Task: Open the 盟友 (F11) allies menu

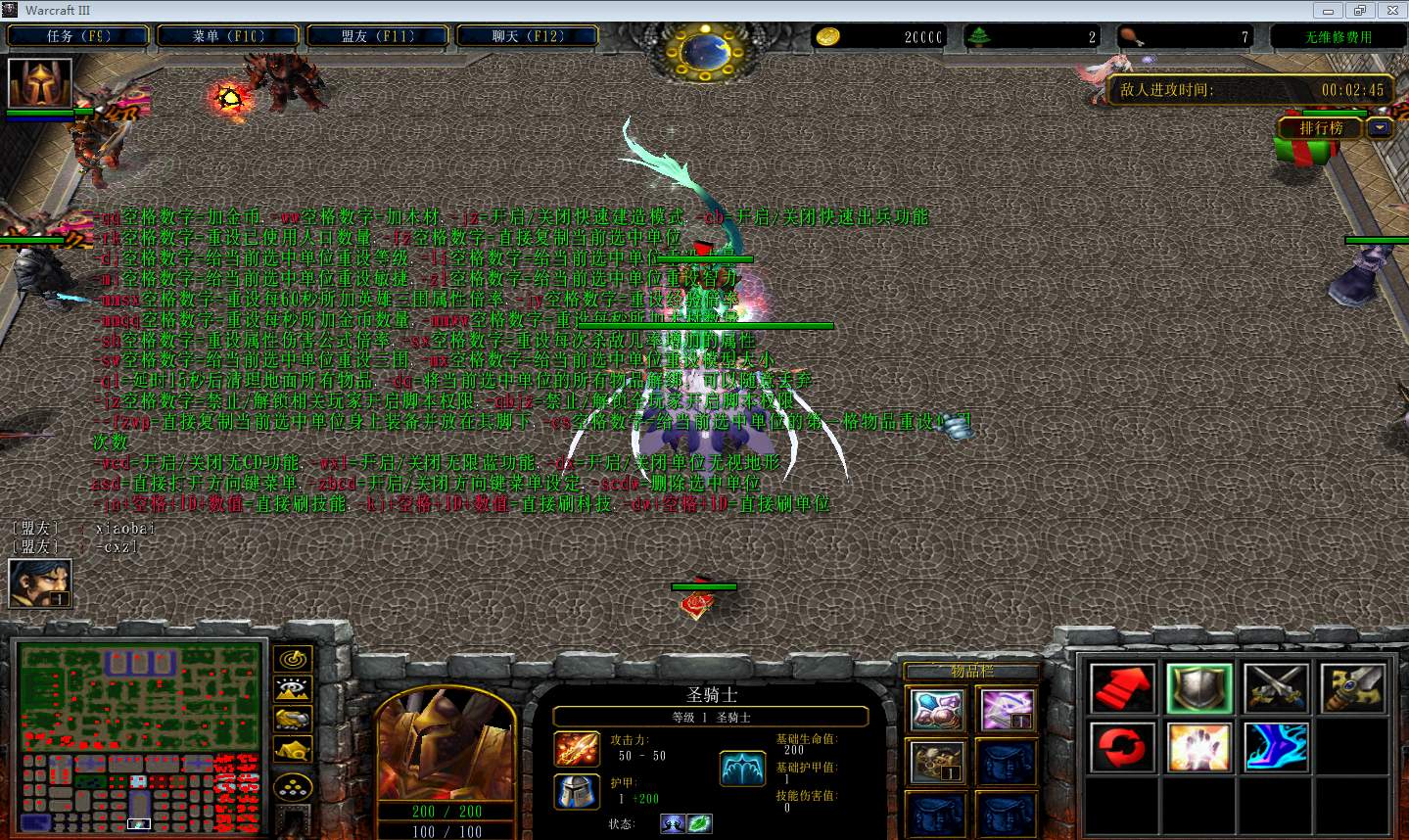Action: pos(378,36)
